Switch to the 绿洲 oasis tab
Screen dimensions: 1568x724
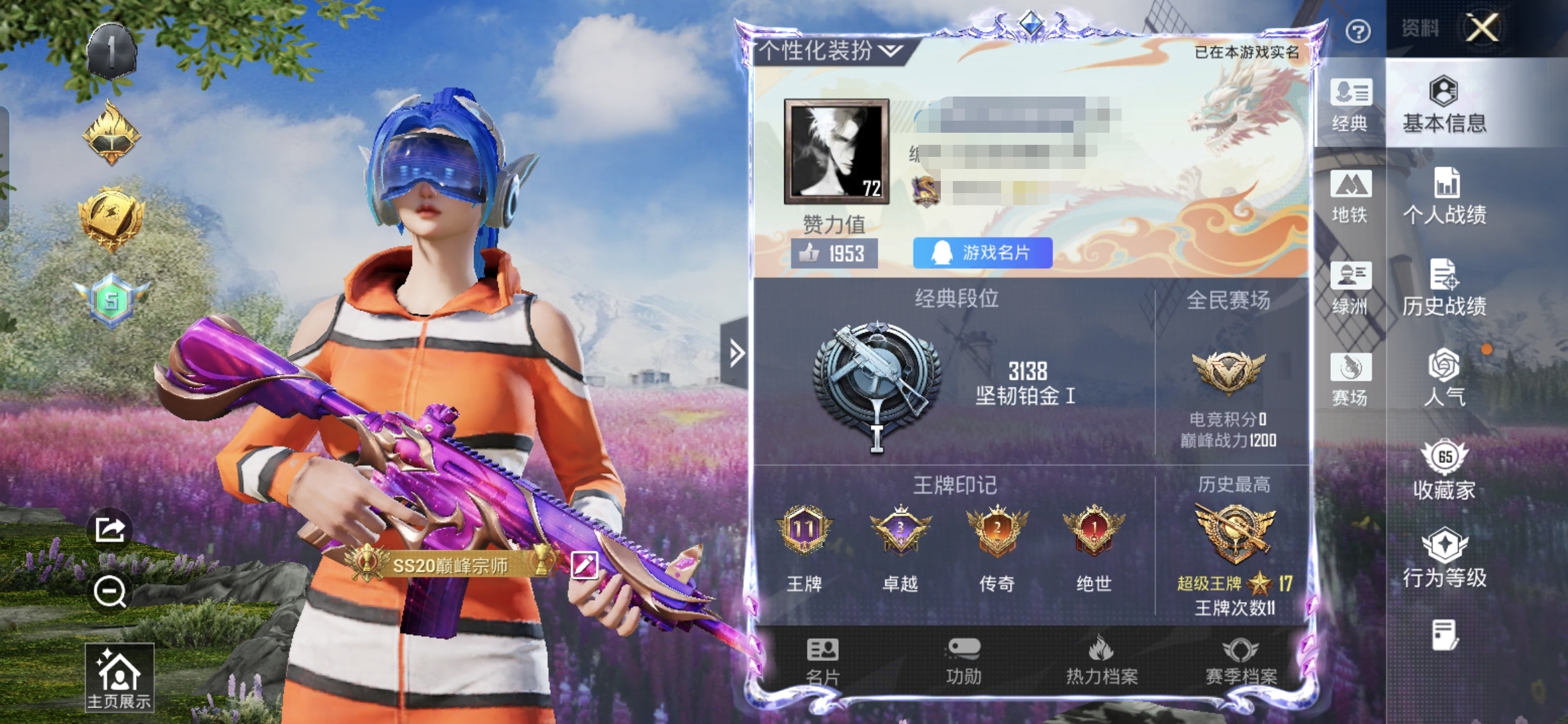(x=1350, y=288)
